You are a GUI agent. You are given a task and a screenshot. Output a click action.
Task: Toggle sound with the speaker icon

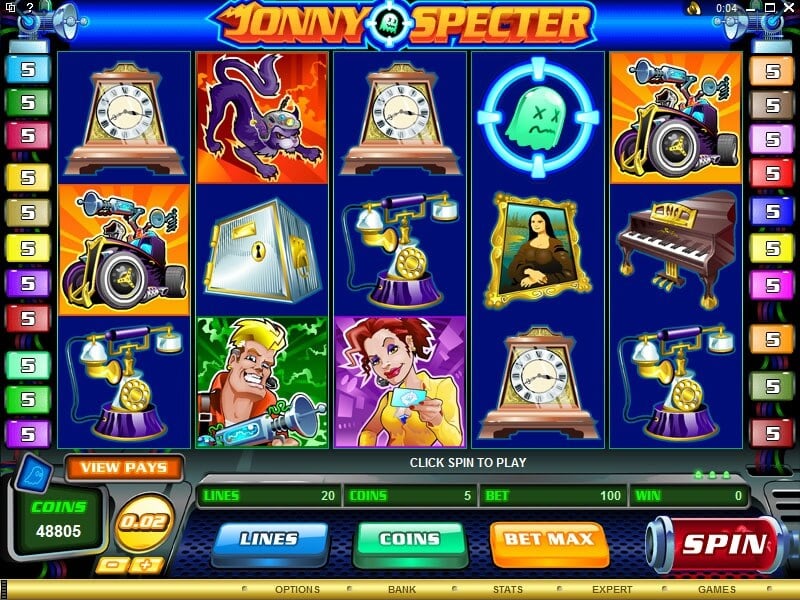(692, 8)
